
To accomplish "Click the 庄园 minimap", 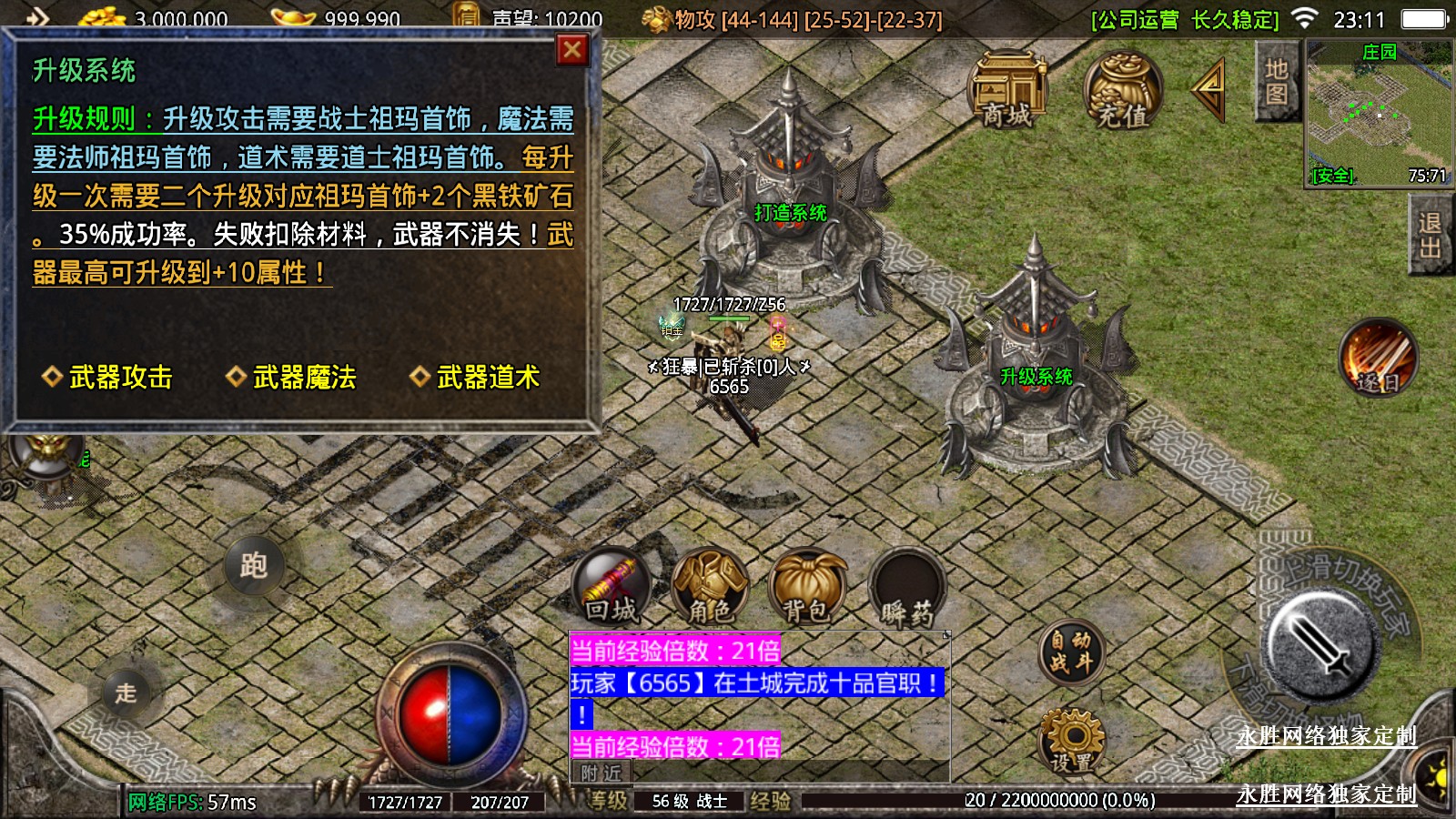I will (x=1378, y=113).
